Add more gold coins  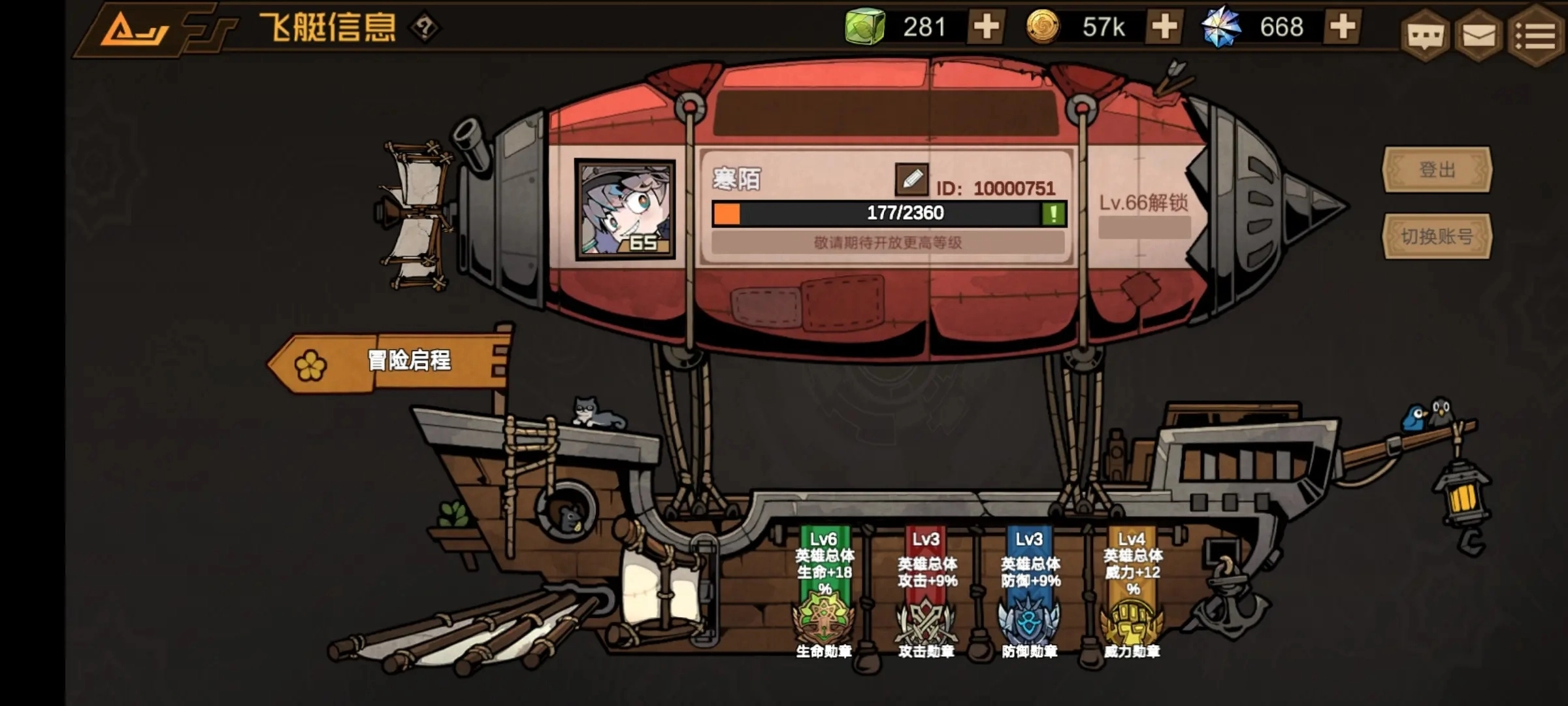point(1164,27)
